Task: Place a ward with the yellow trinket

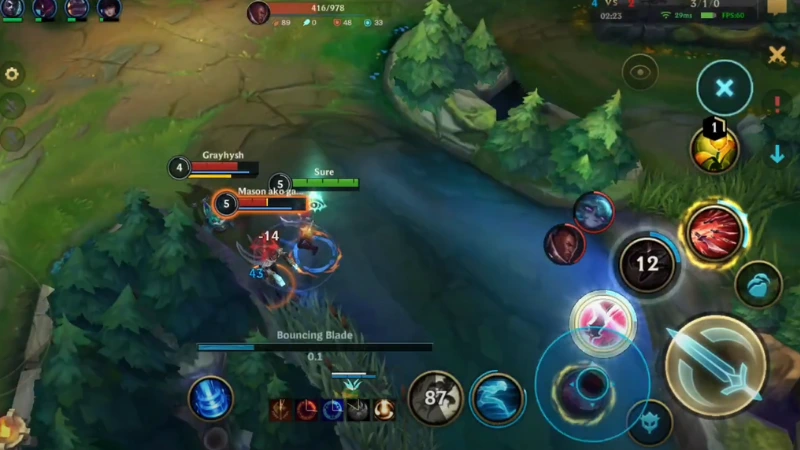Action: tap(714, 149)
